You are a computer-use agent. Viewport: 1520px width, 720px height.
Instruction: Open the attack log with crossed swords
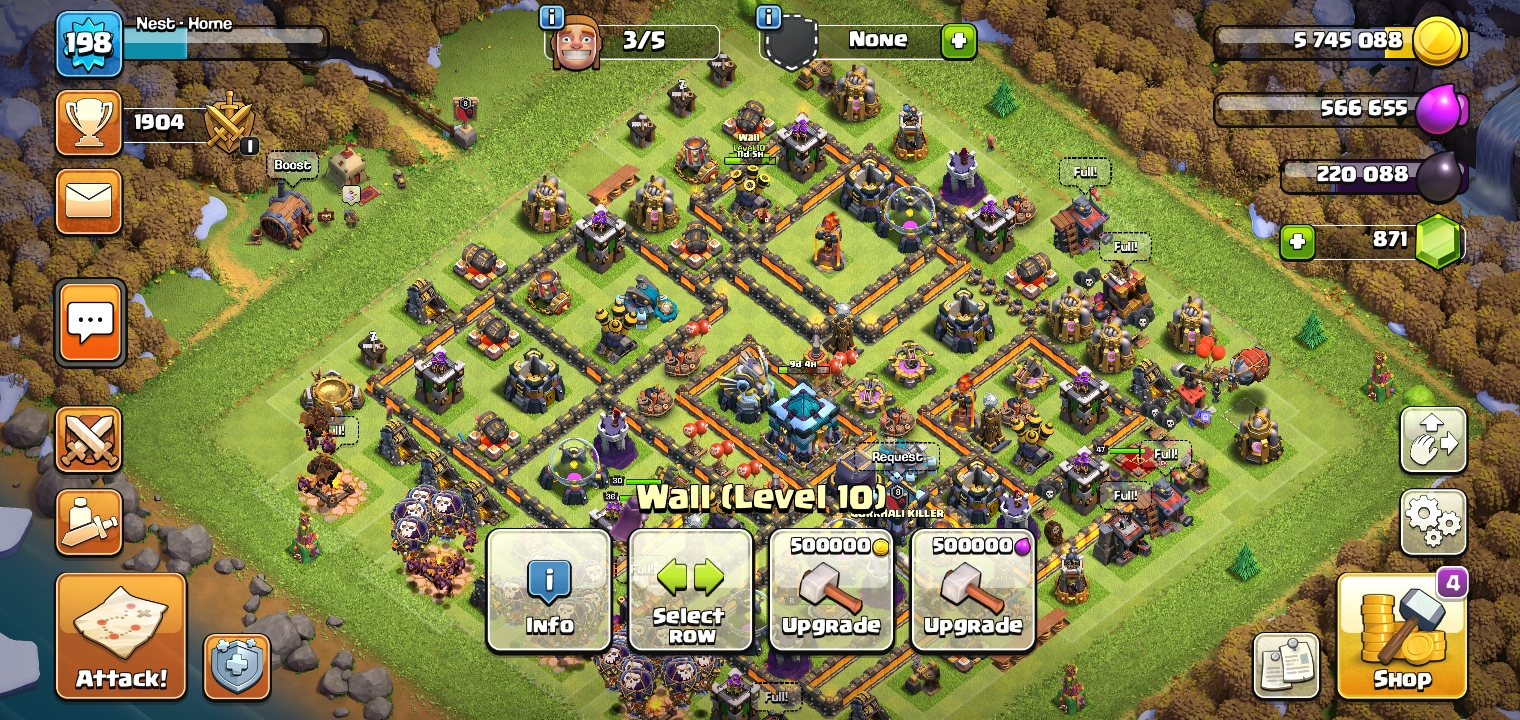(x=90, y=438)
